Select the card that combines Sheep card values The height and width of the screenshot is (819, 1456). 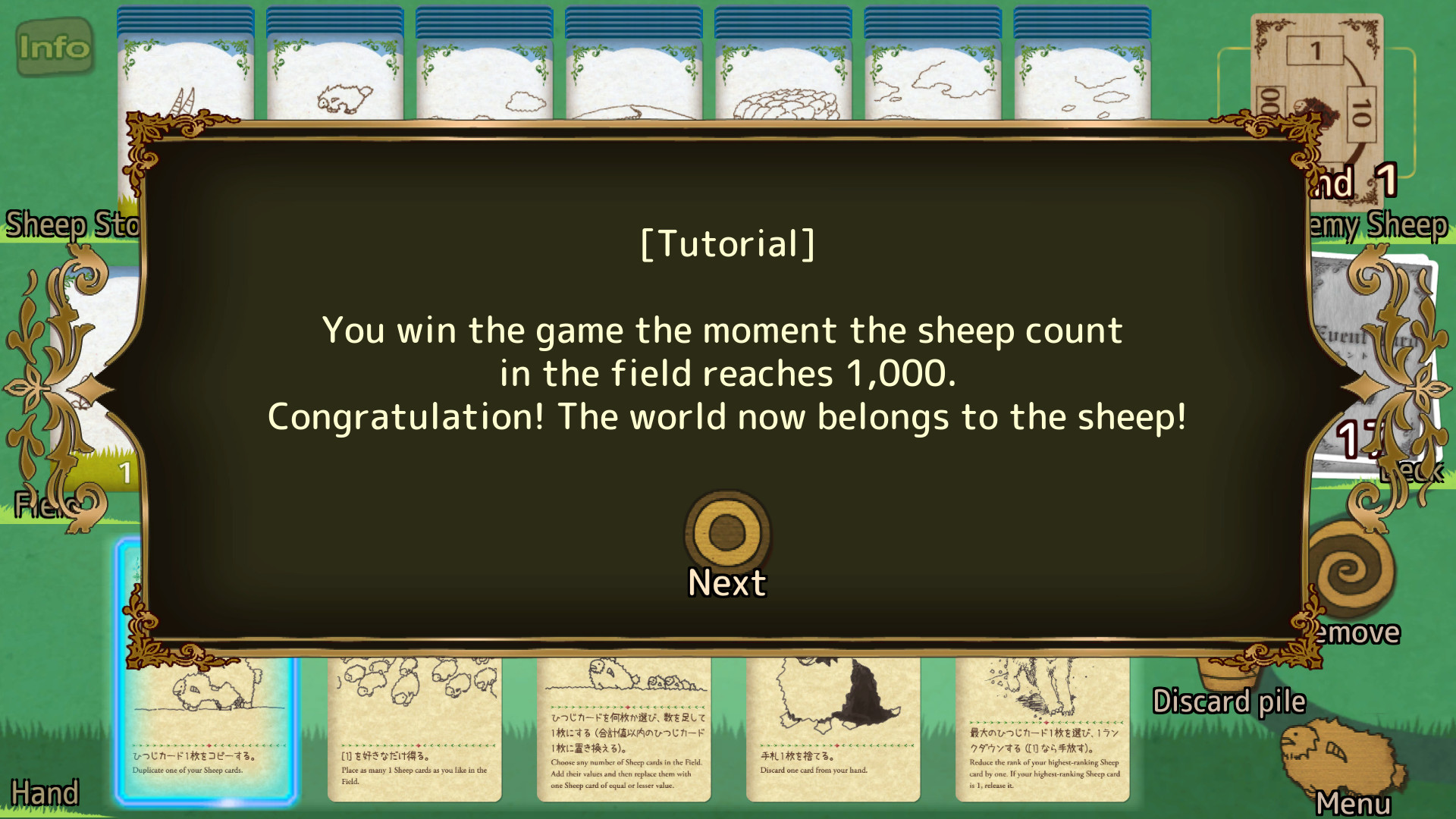click(x=623, y=728)
